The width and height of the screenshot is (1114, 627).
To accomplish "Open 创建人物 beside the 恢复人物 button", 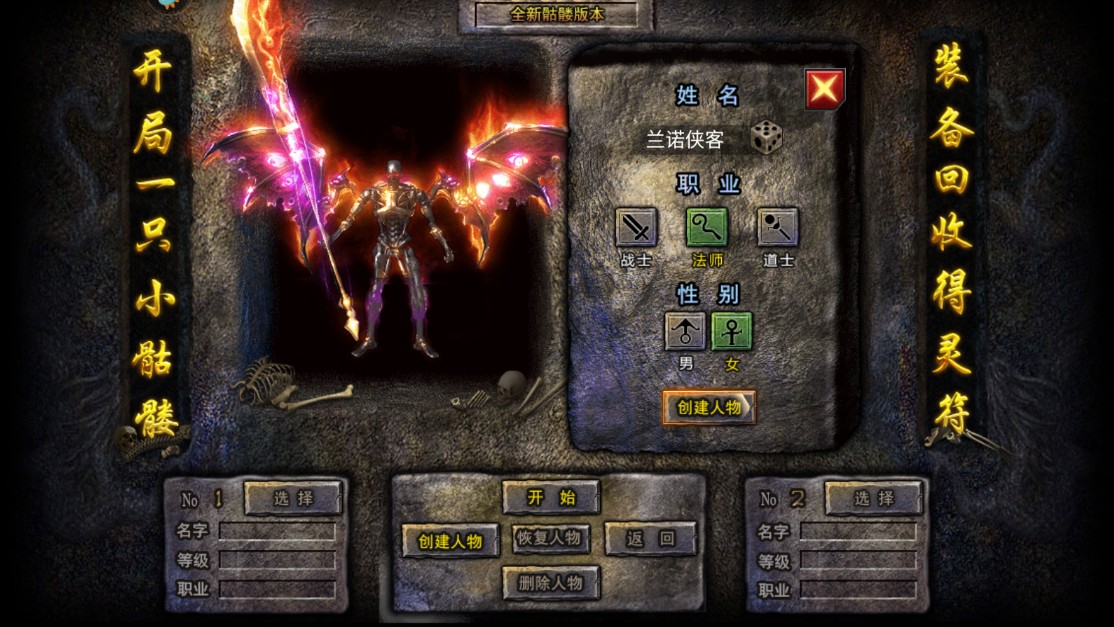I will (450, 541).
